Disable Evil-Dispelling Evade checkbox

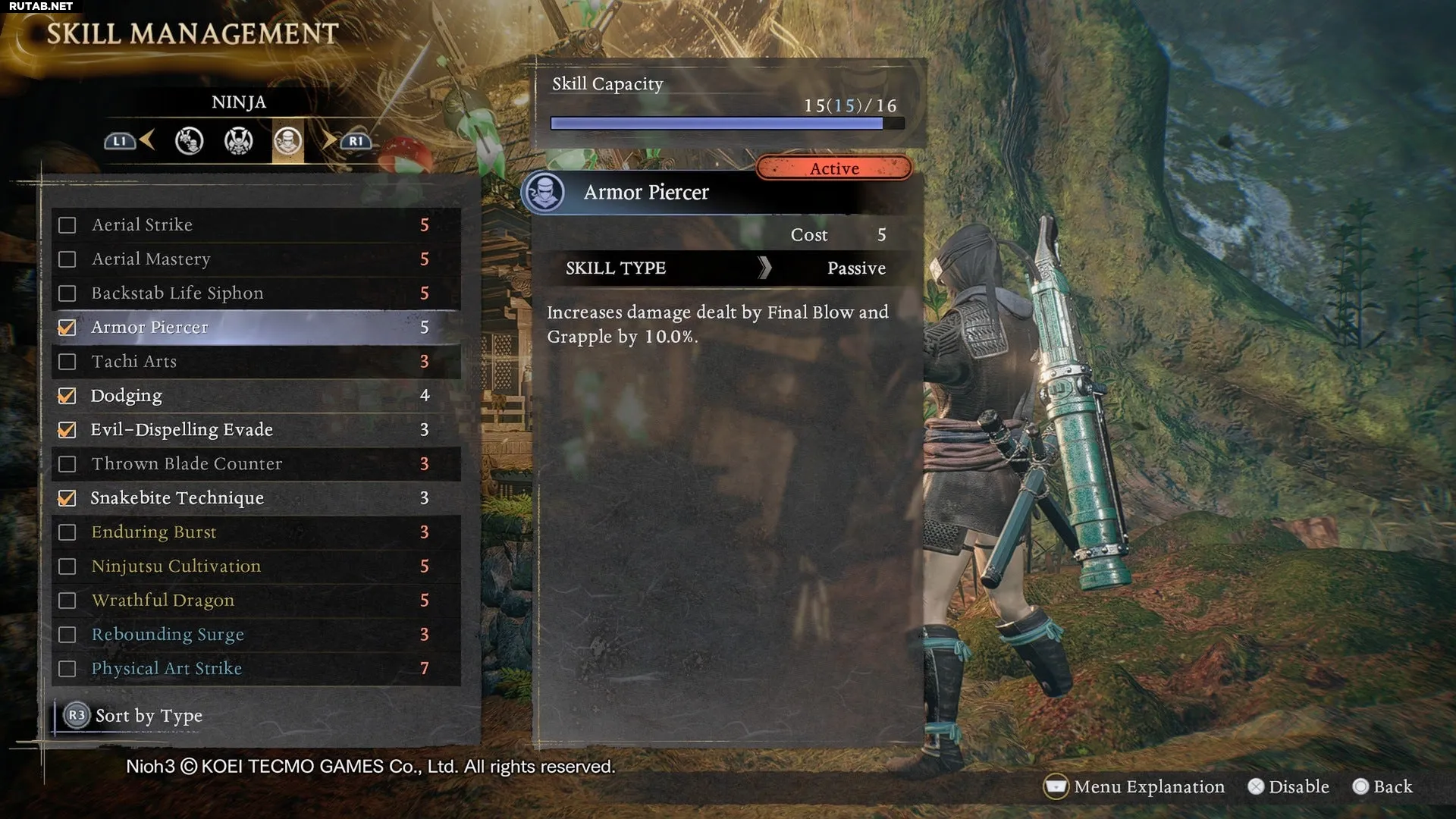[67, 430]
